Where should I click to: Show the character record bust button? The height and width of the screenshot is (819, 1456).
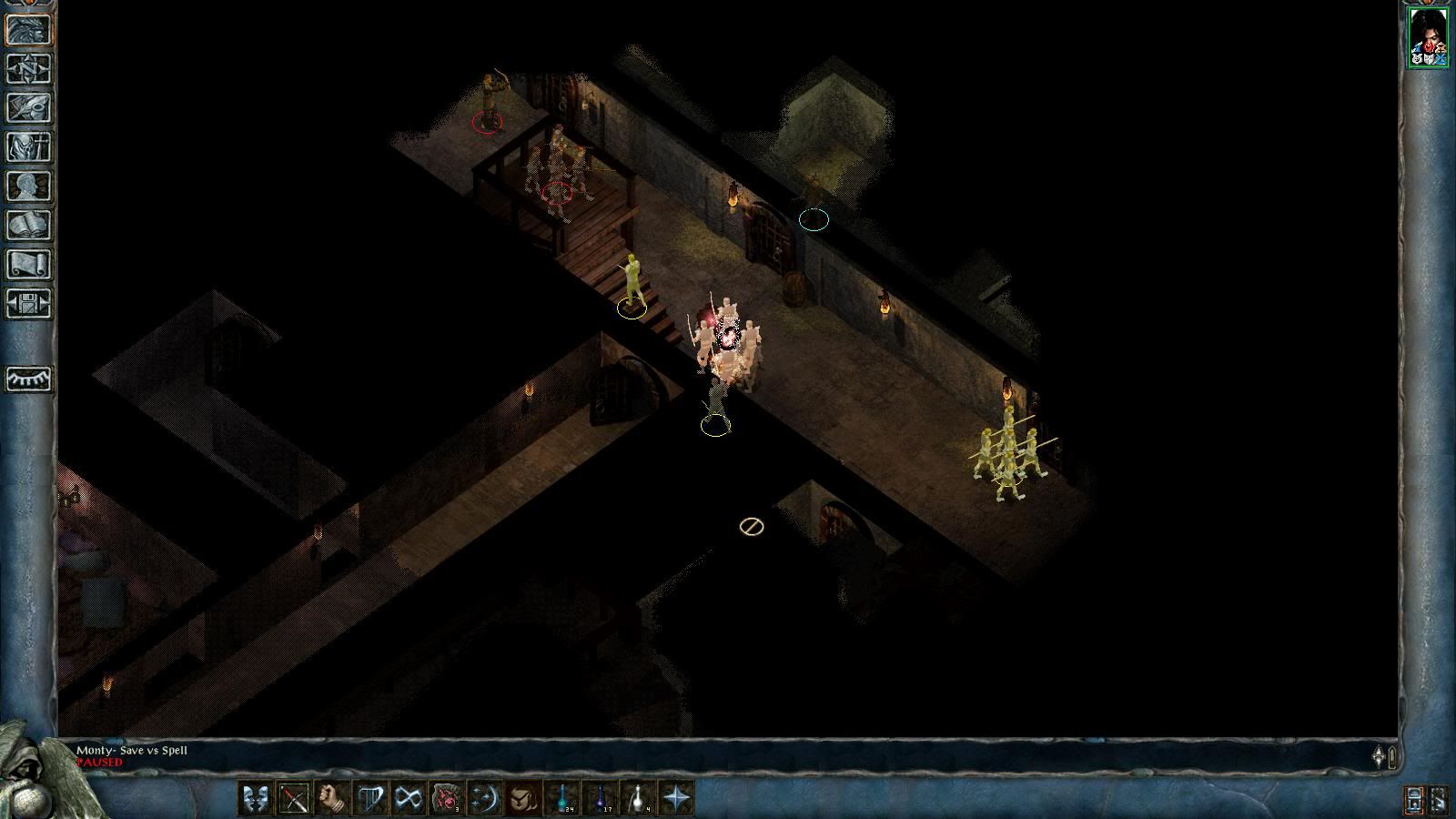coord(28,187)
